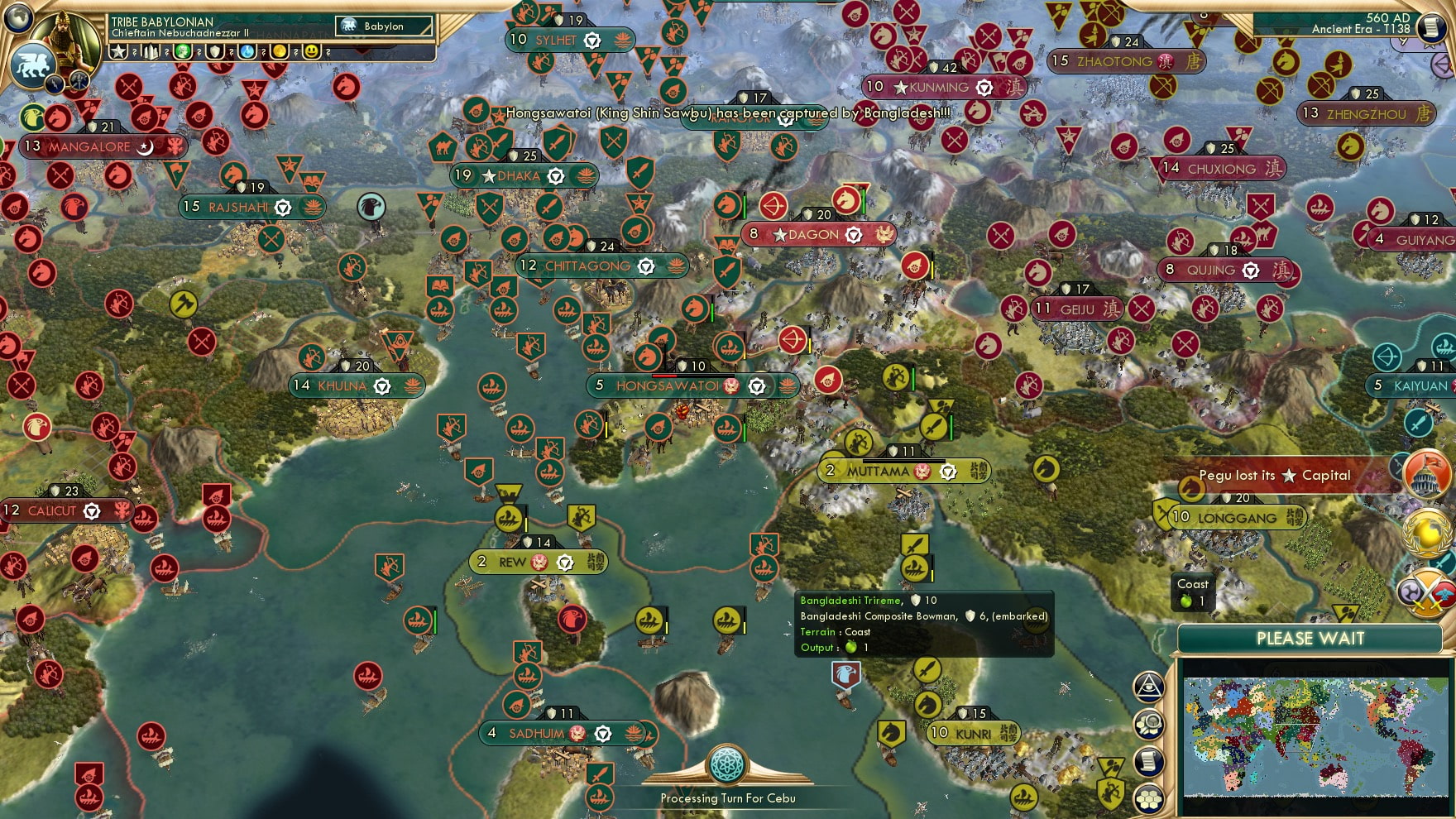The width and height of the screenshot is (1456, 819).
Task: Expand the cities count details in the top bar
Action: click(151, 53)
